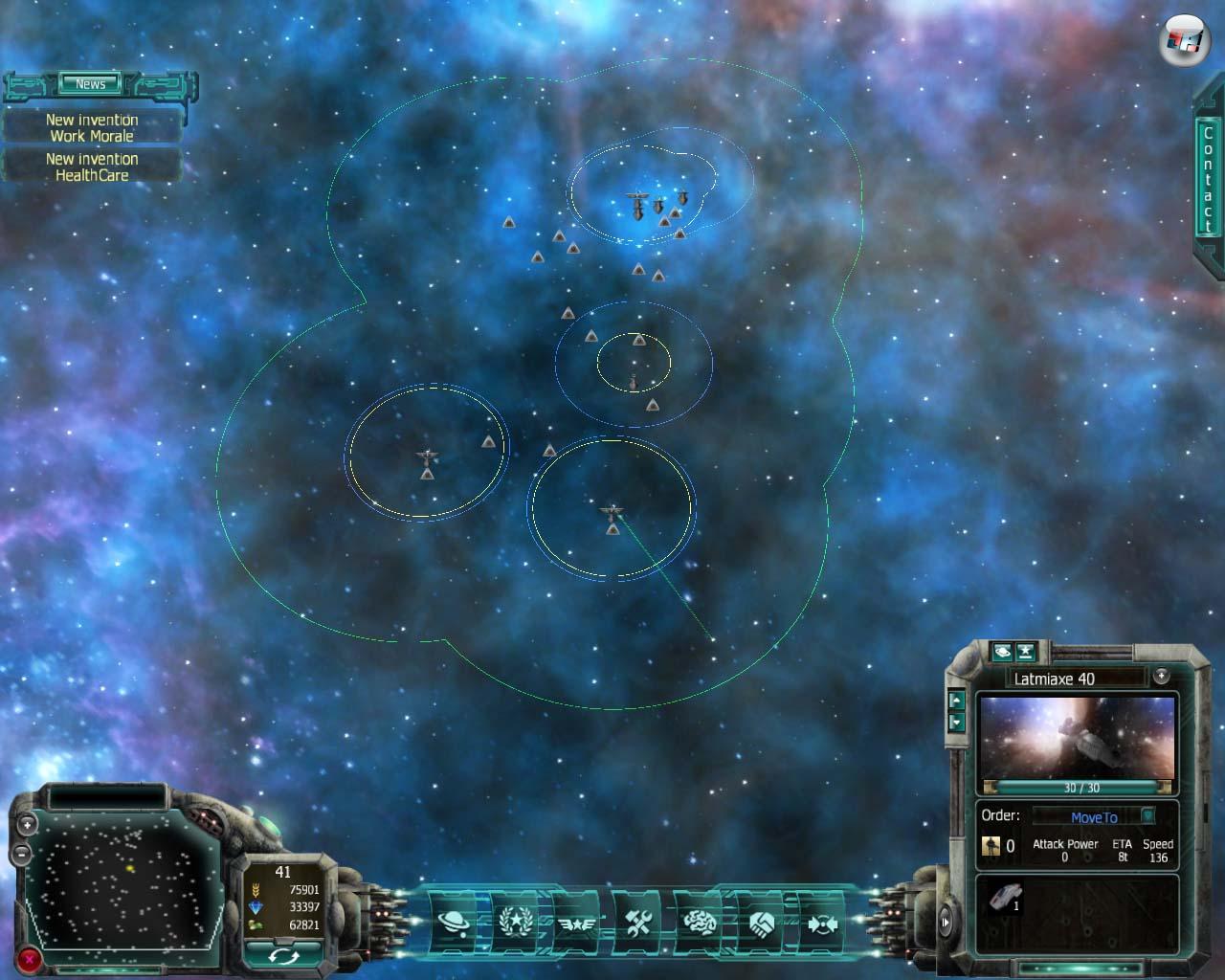This screenshot has width=1225, height=980.
Task: Select the ship slot in fleet panel
Action: tap(1005, 899)
